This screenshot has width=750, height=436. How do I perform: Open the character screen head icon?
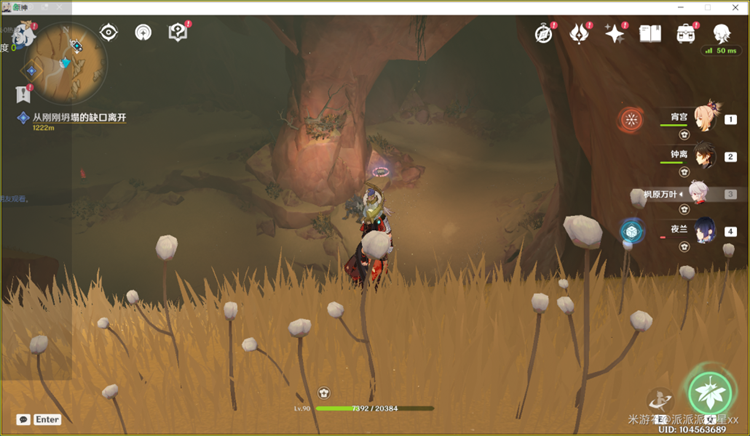tap(721, 34)
